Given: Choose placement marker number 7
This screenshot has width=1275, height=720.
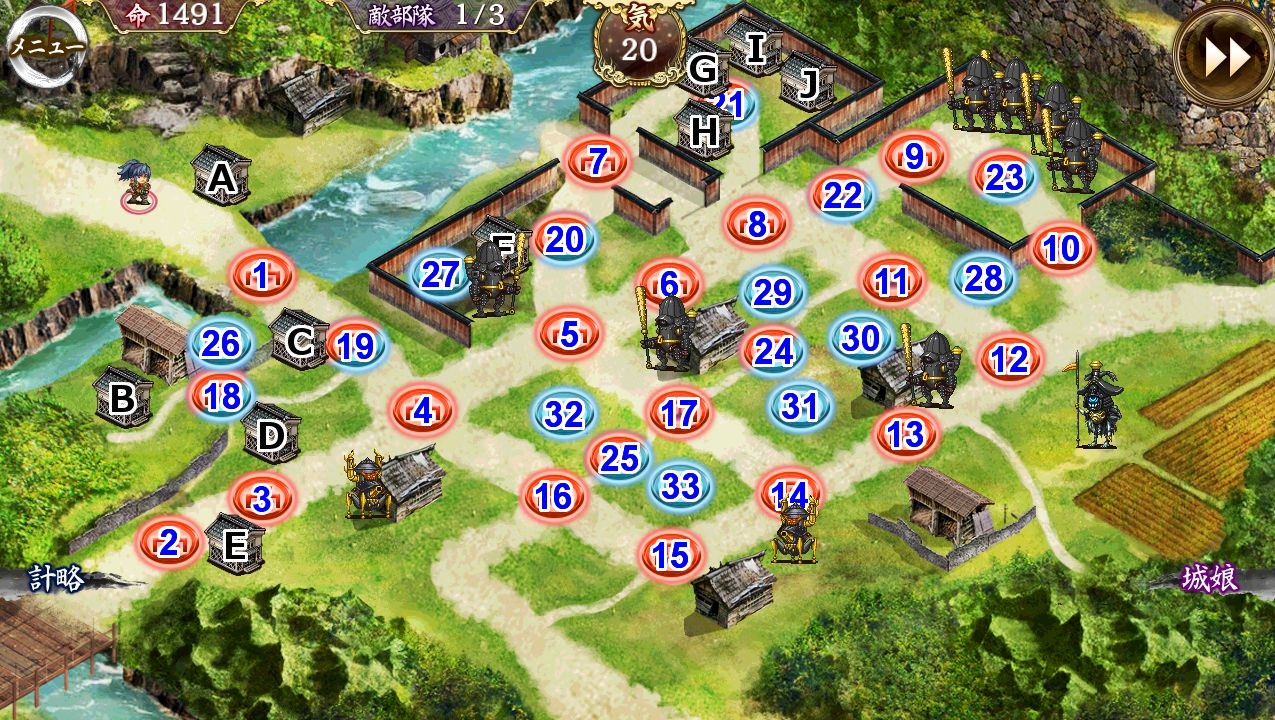Looking at the screenshot, I should point(598,160).
